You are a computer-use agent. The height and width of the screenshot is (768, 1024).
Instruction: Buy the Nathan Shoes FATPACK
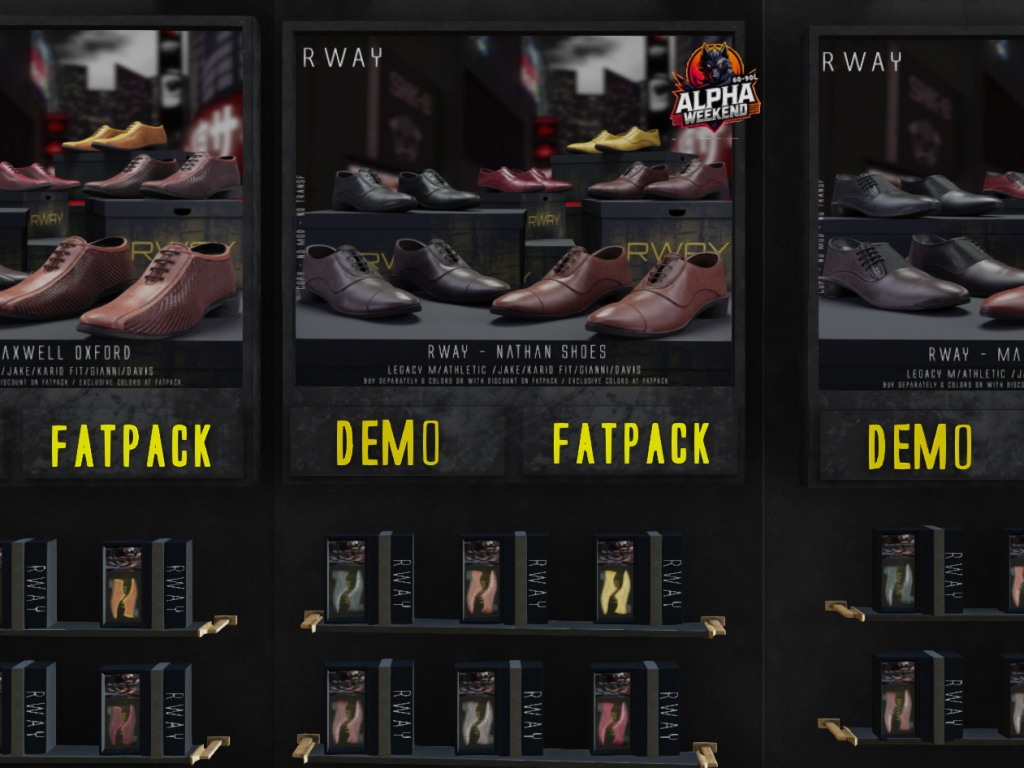[631, 443]
